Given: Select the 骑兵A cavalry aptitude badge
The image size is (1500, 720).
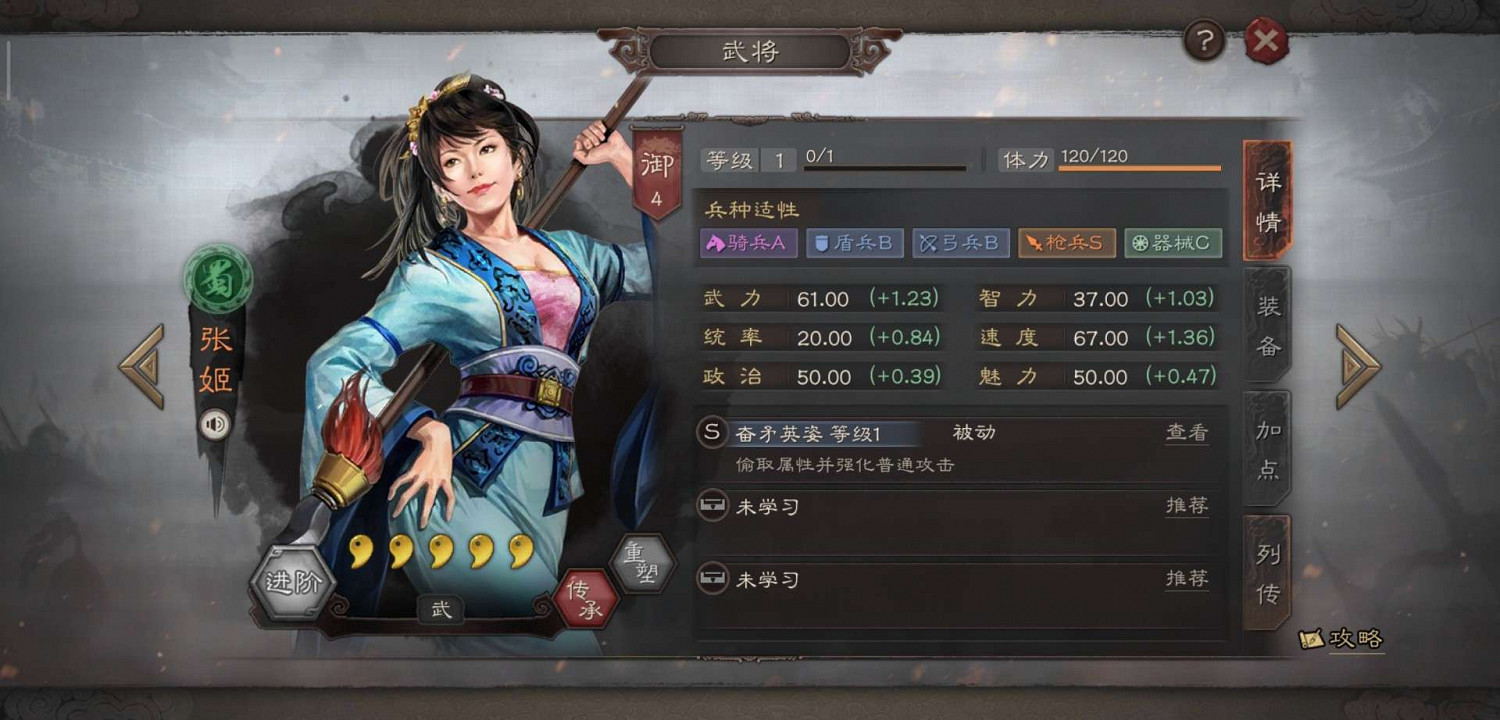Looking at the screenshot, I should point(748,242).
